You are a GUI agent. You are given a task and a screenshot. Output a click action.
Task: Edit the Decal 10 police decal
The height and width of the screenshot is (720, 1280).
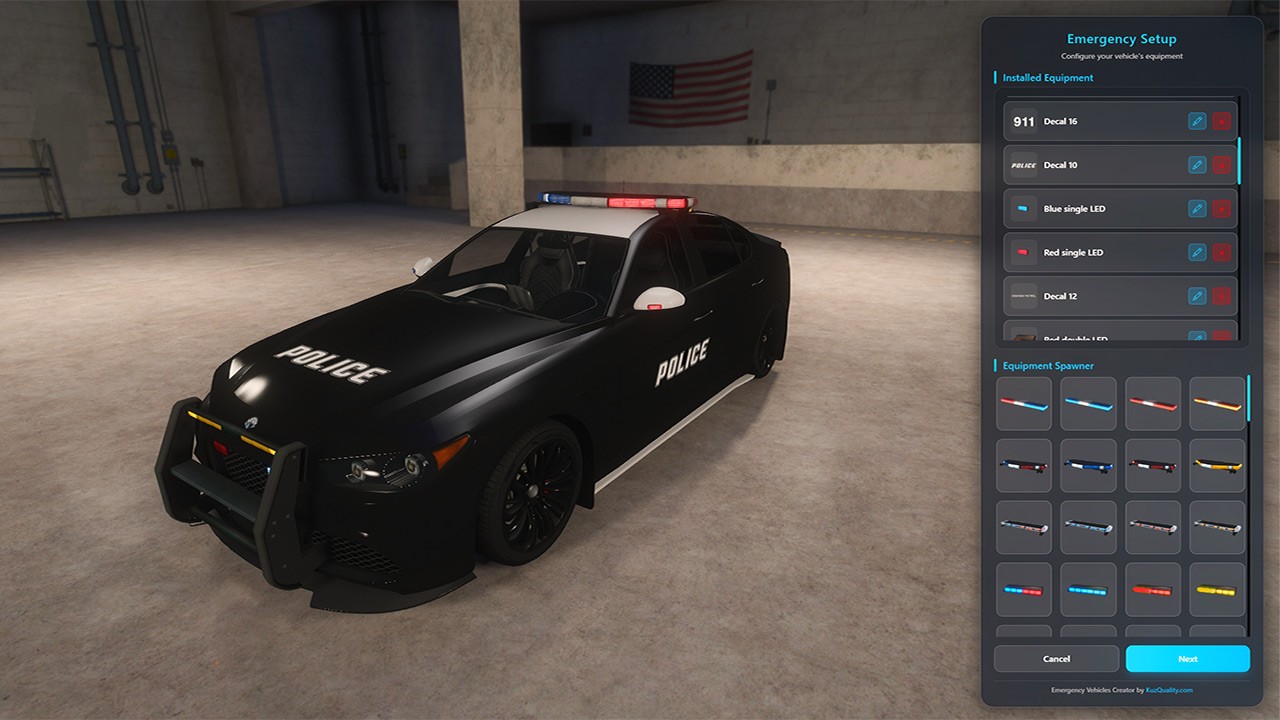click(x=1197, y=165)
